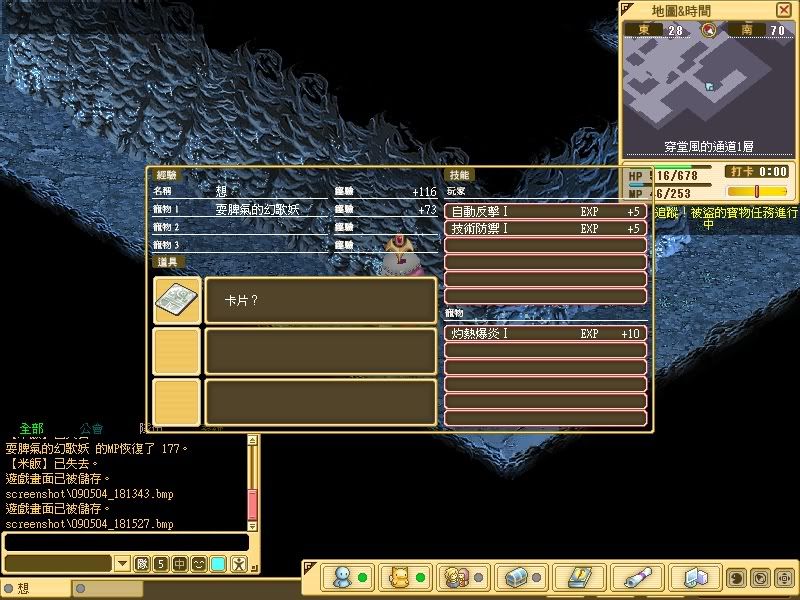The height and width of the screenshot is (600, 800).
Task: Open the blue character status icon
Action: coord(342,578)
